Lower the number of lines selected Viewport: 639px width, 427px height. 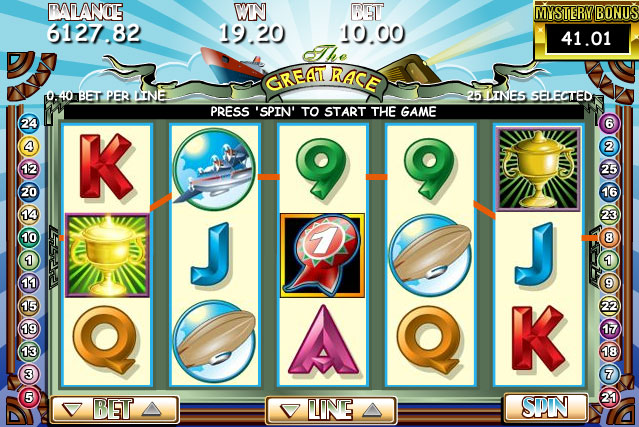click(x=288, y=410)
